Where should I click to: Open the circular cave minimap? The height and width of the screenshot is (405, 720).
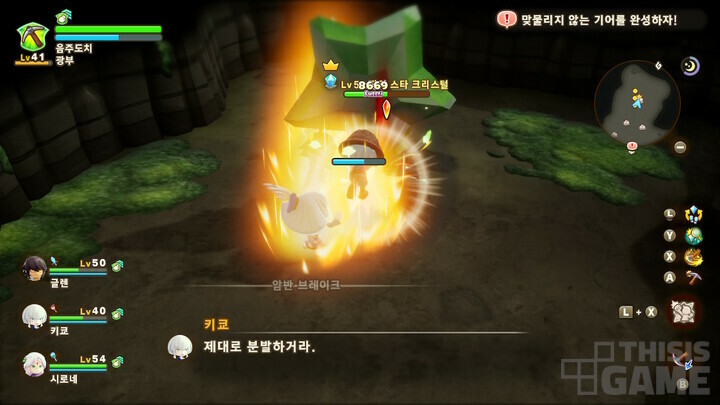pos(637,103)
